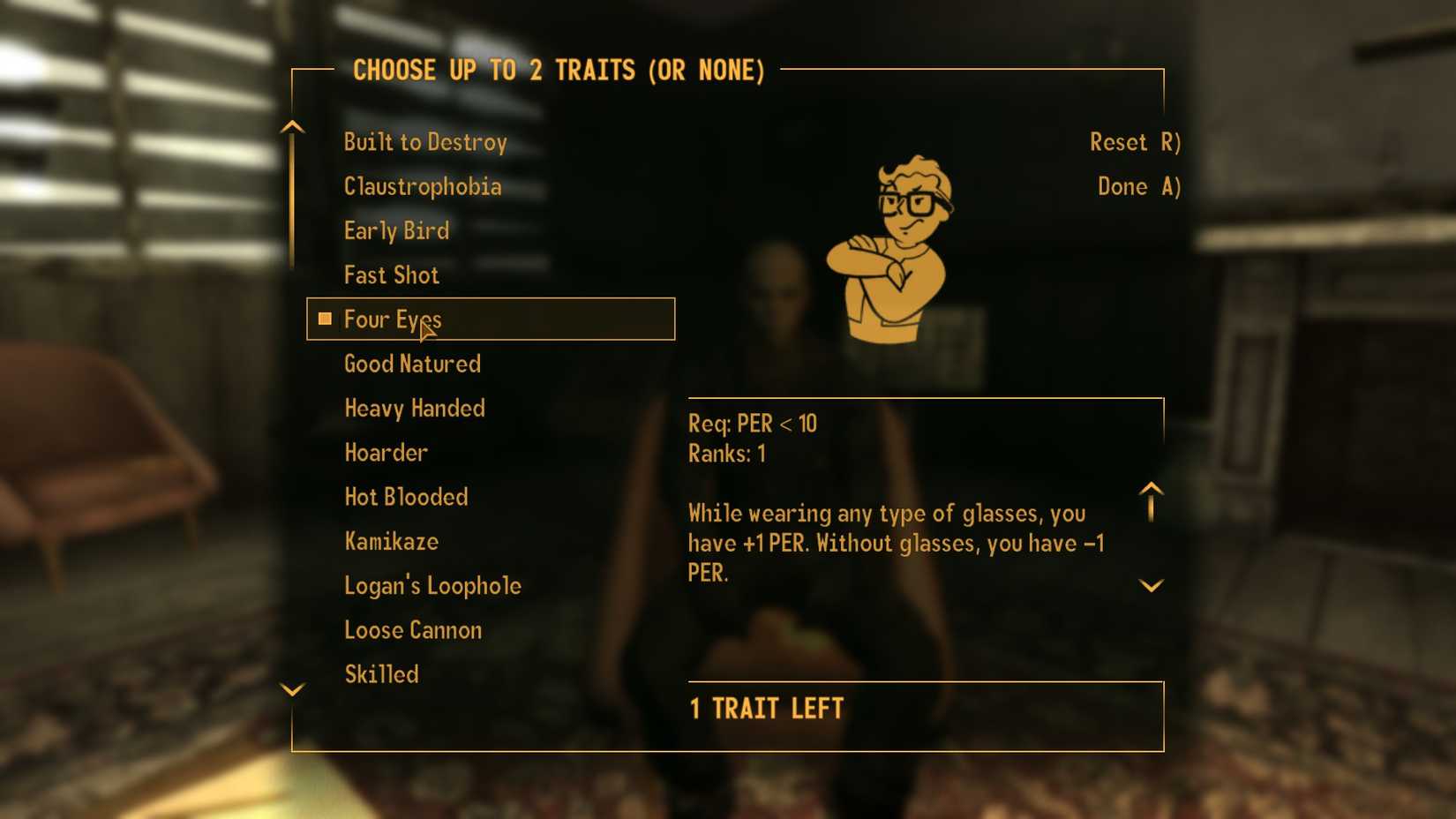1456x819 pixels.
Task: Toggle the Kamikaze trait on
Action: pyautogui.click(x=391, y=541)
